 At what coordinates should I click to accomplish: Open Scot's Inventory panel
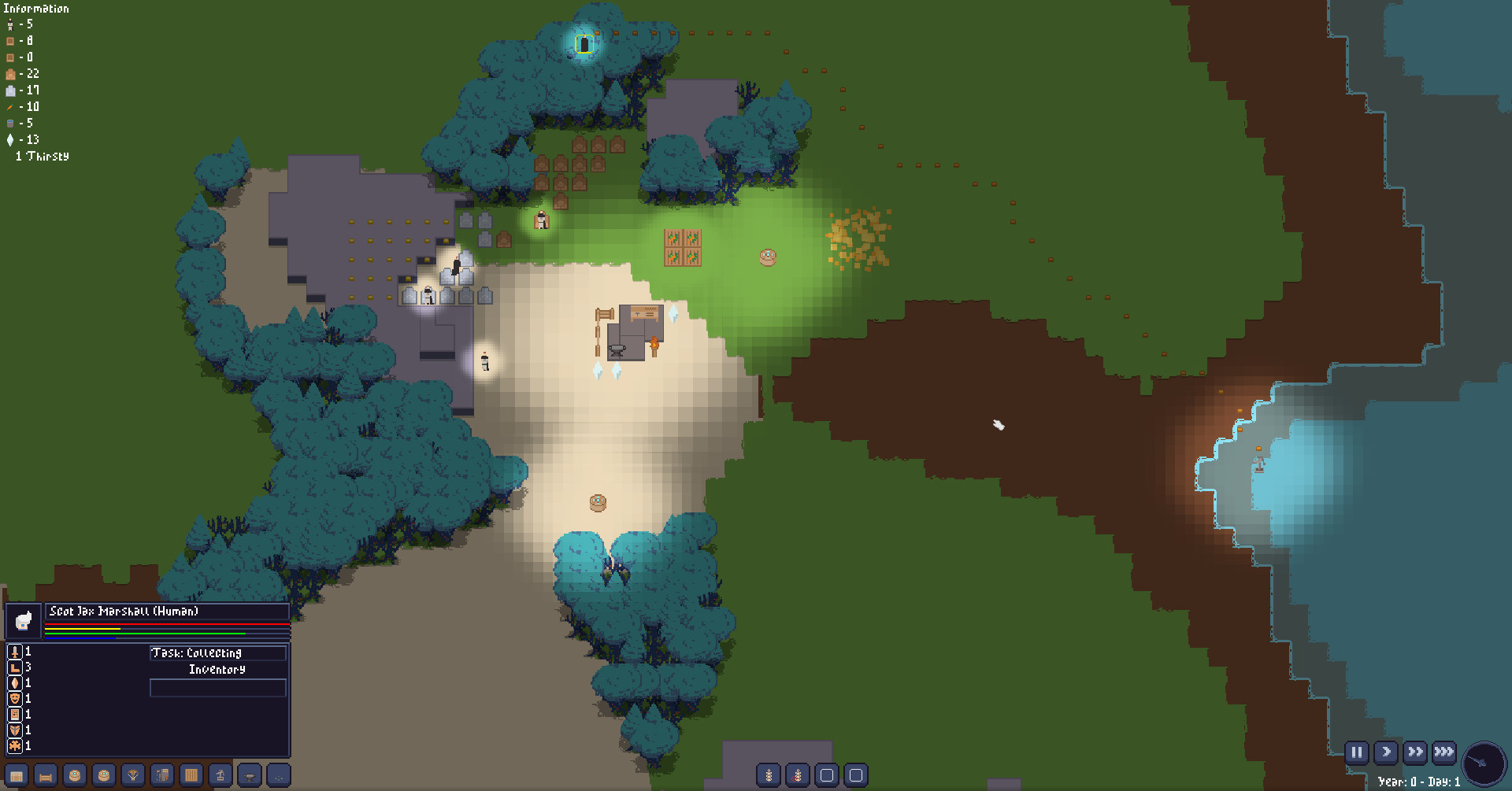pos(217,670)
